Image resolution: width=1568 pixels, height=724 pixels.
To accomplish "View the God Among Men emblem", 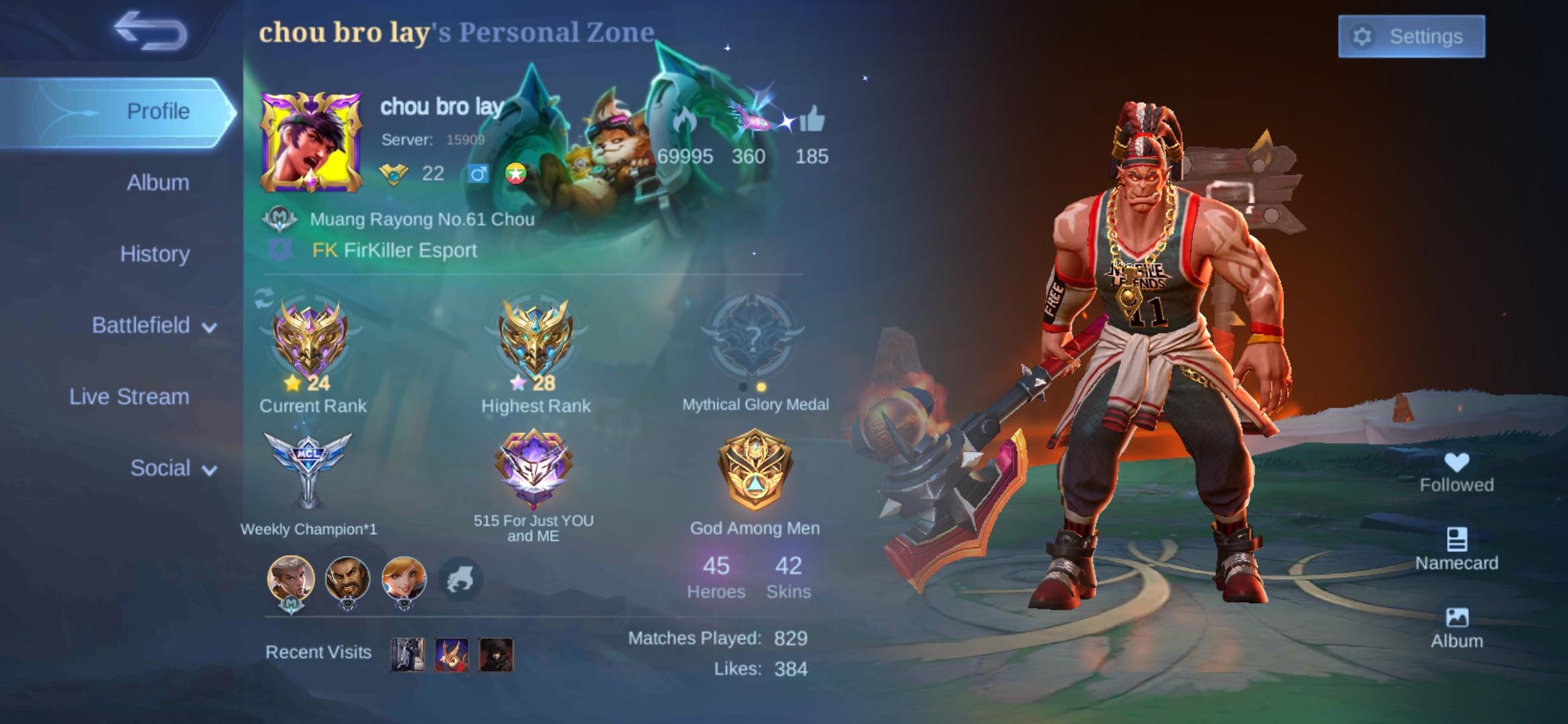I will click(x=755, y=469).
